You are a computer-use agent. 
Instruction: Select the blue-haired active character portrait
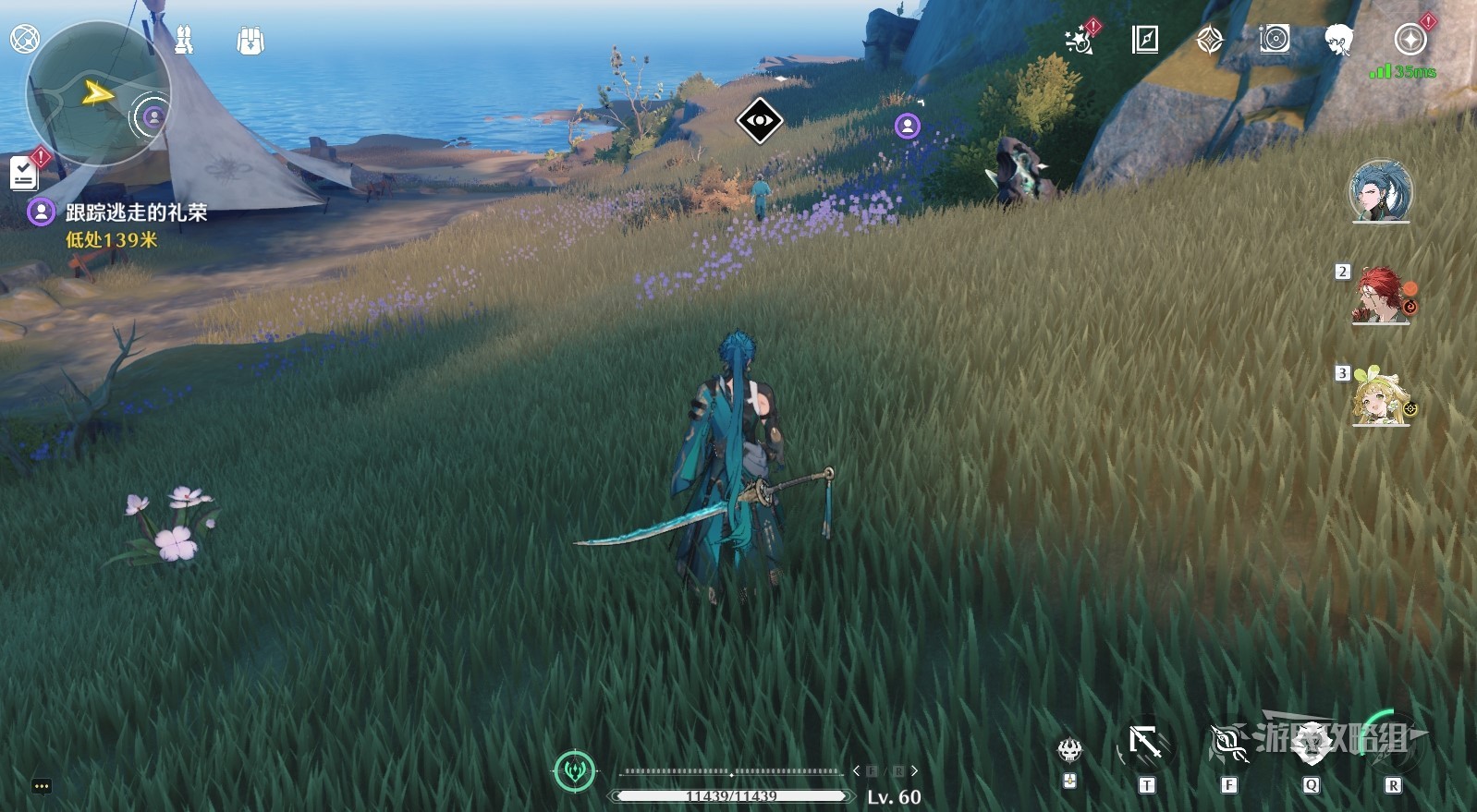[1381, 192]
